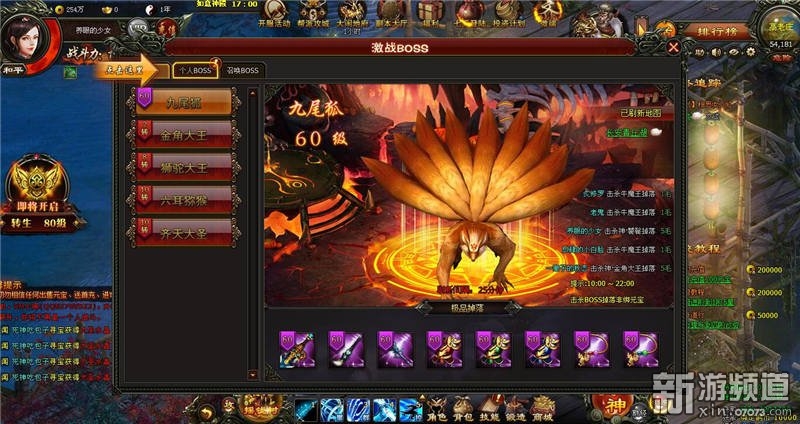The height and width of the screenshot is (424, 800).
Task: Select 九尾狐 in the boss list
Action: 184,101
